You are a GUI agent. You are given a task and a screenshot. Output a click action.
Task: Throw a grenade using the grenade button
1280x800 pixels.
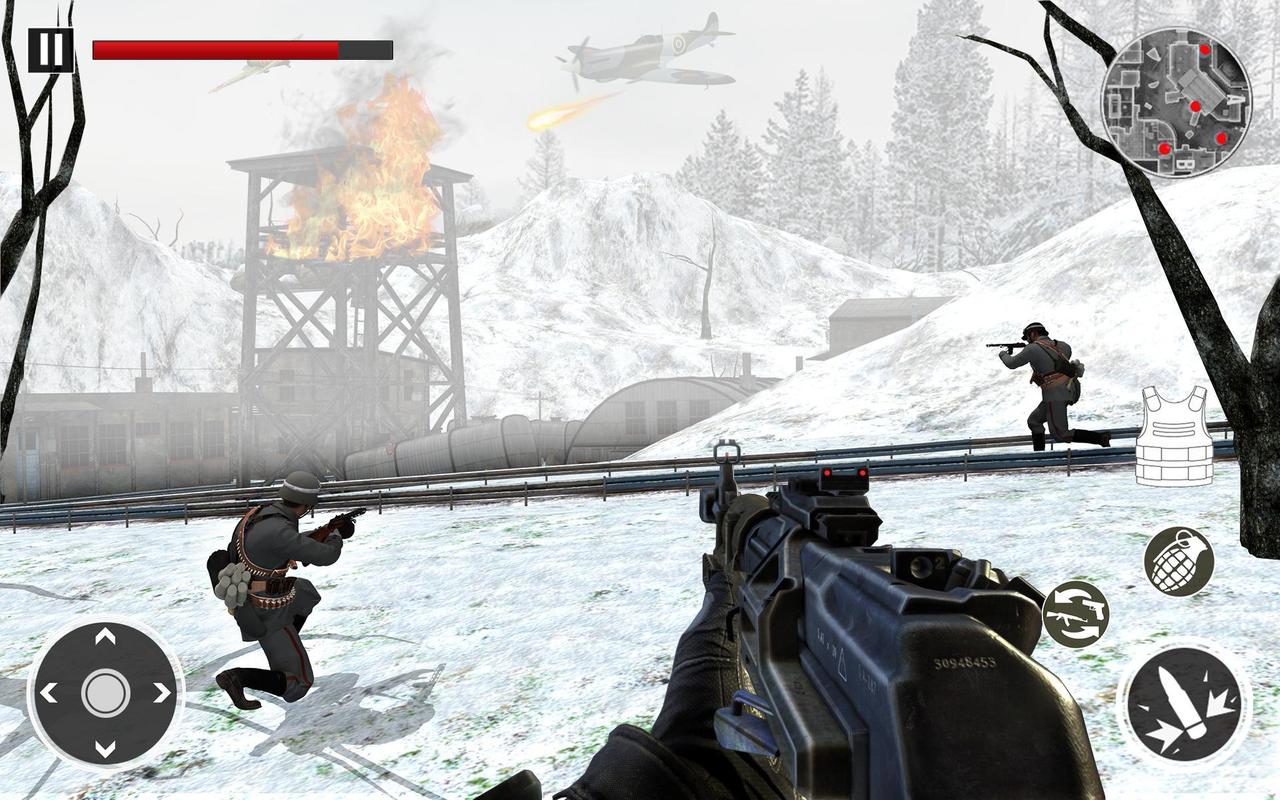tap(1178, 561)
